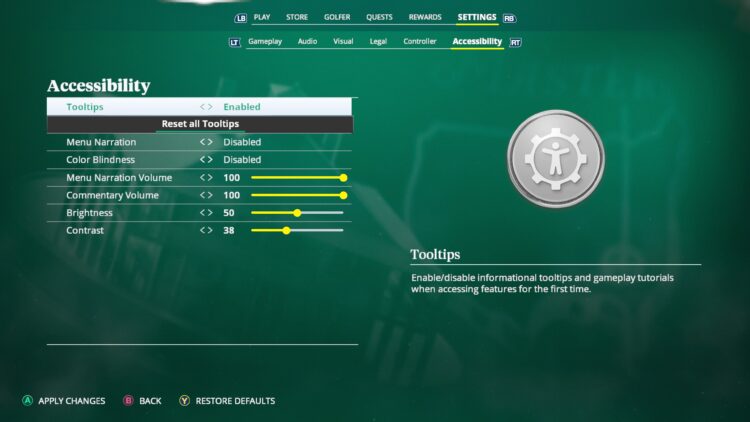Viewport: 750px width, 422px height.
Task: Toggle Menu Narration setting
Action: tap(241, 142)
